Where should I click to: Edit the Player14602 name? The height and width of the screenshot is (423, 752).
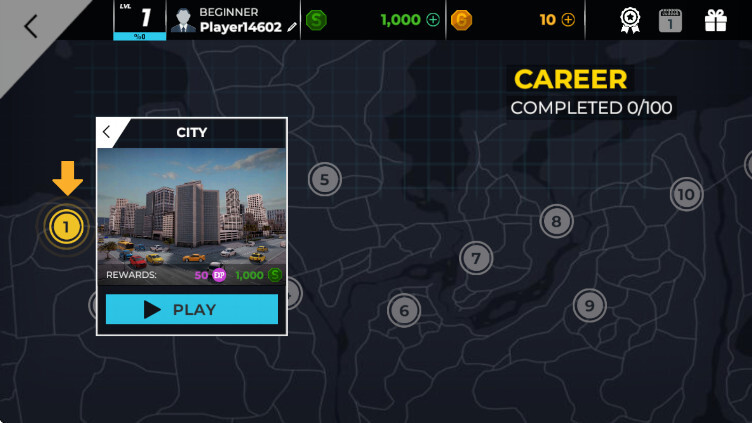pos(292,28)
